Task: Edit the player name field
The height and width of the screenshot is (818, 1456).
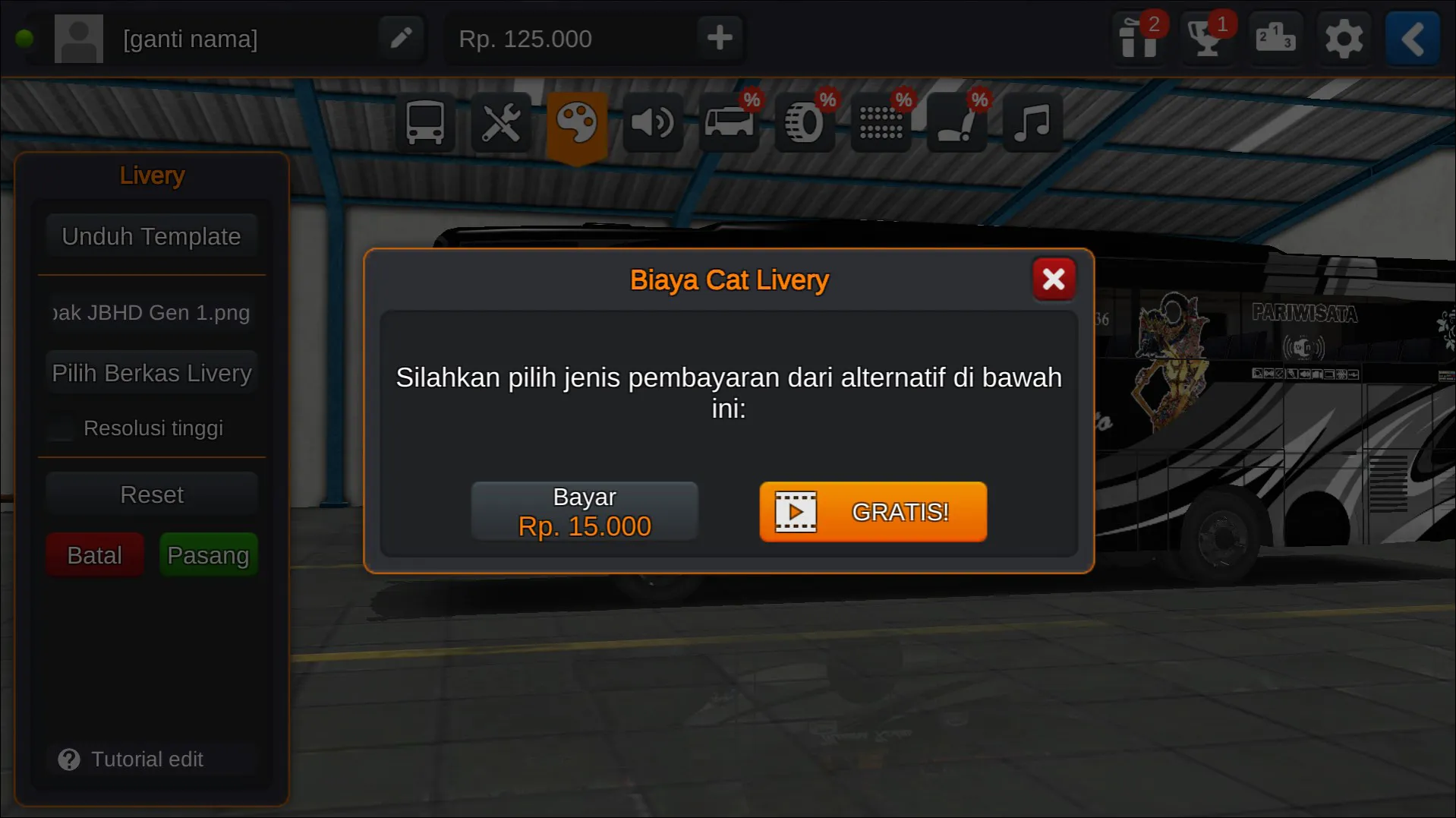Action: 402,38
